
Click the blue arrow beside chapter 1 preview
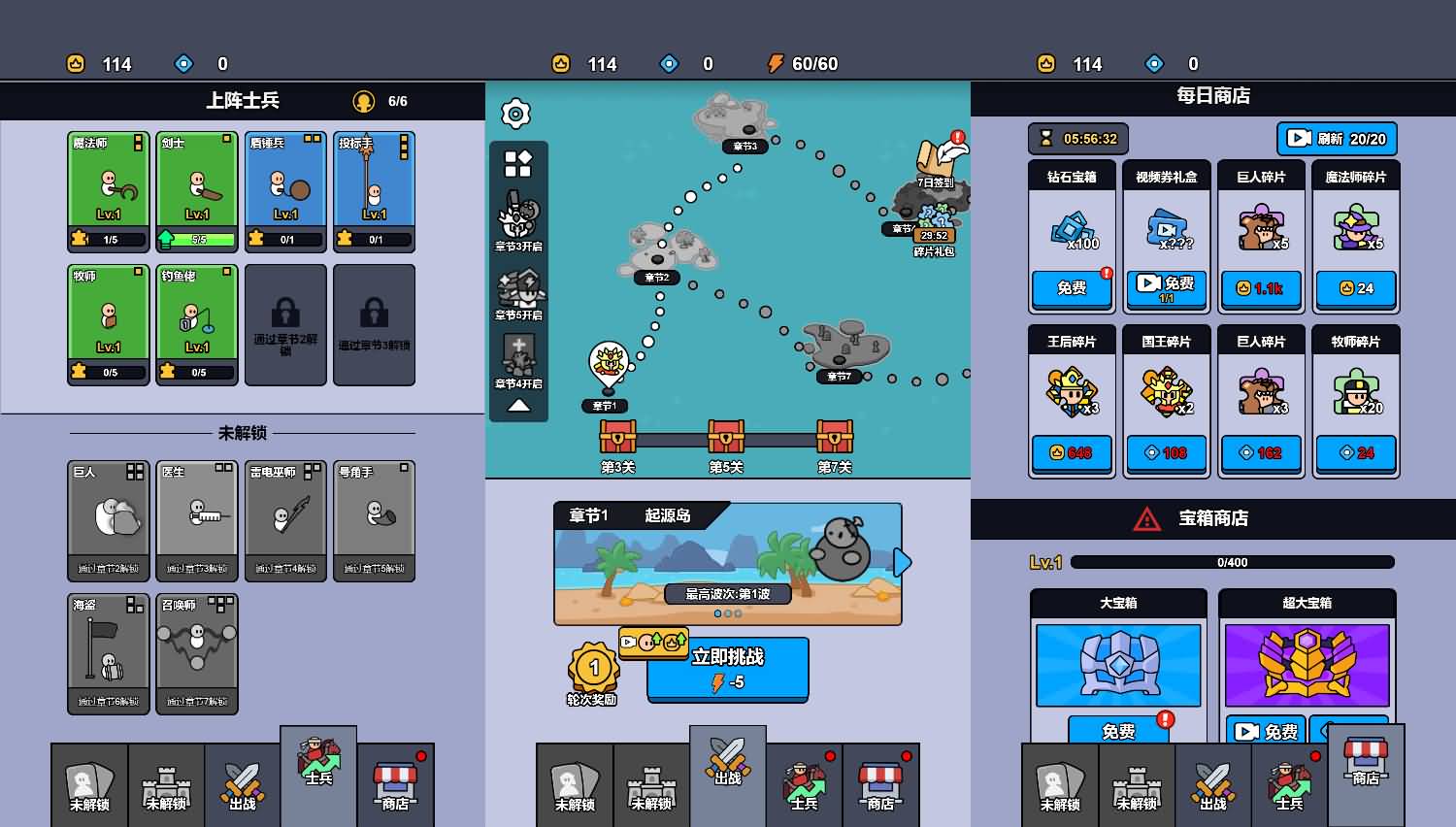point(901,562)
